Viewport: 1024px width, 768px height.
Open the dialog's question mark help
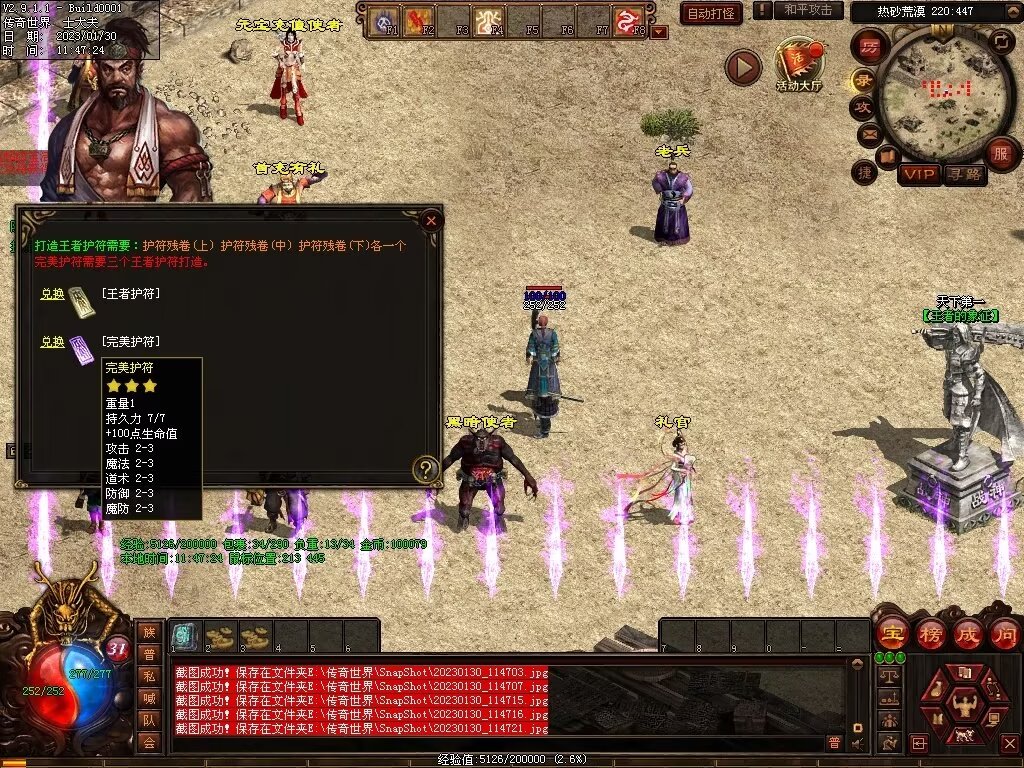[x=427, y=468]
